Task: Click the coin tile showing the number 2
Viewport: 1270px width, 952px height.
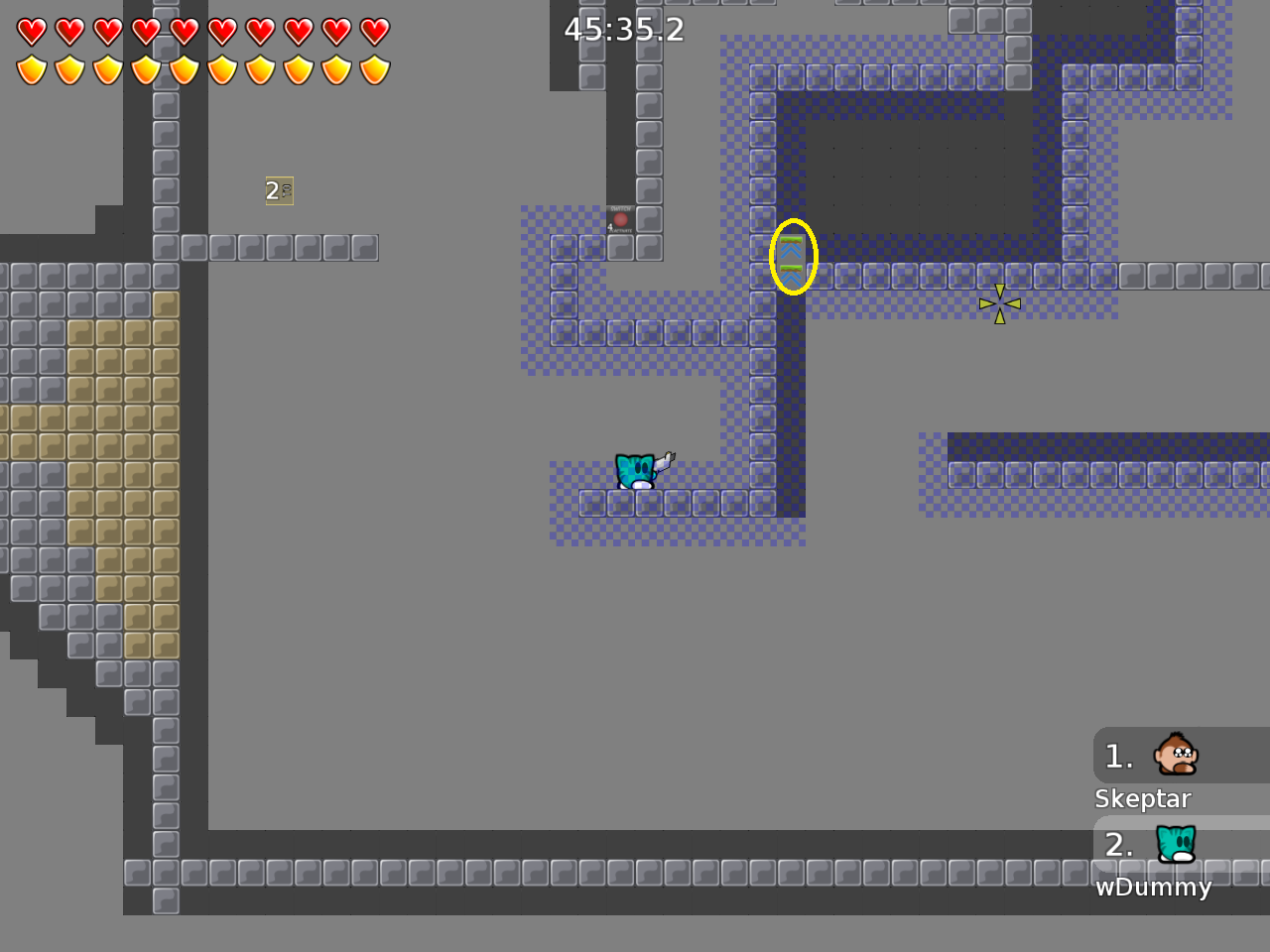Action: click(x=280, y=189)
